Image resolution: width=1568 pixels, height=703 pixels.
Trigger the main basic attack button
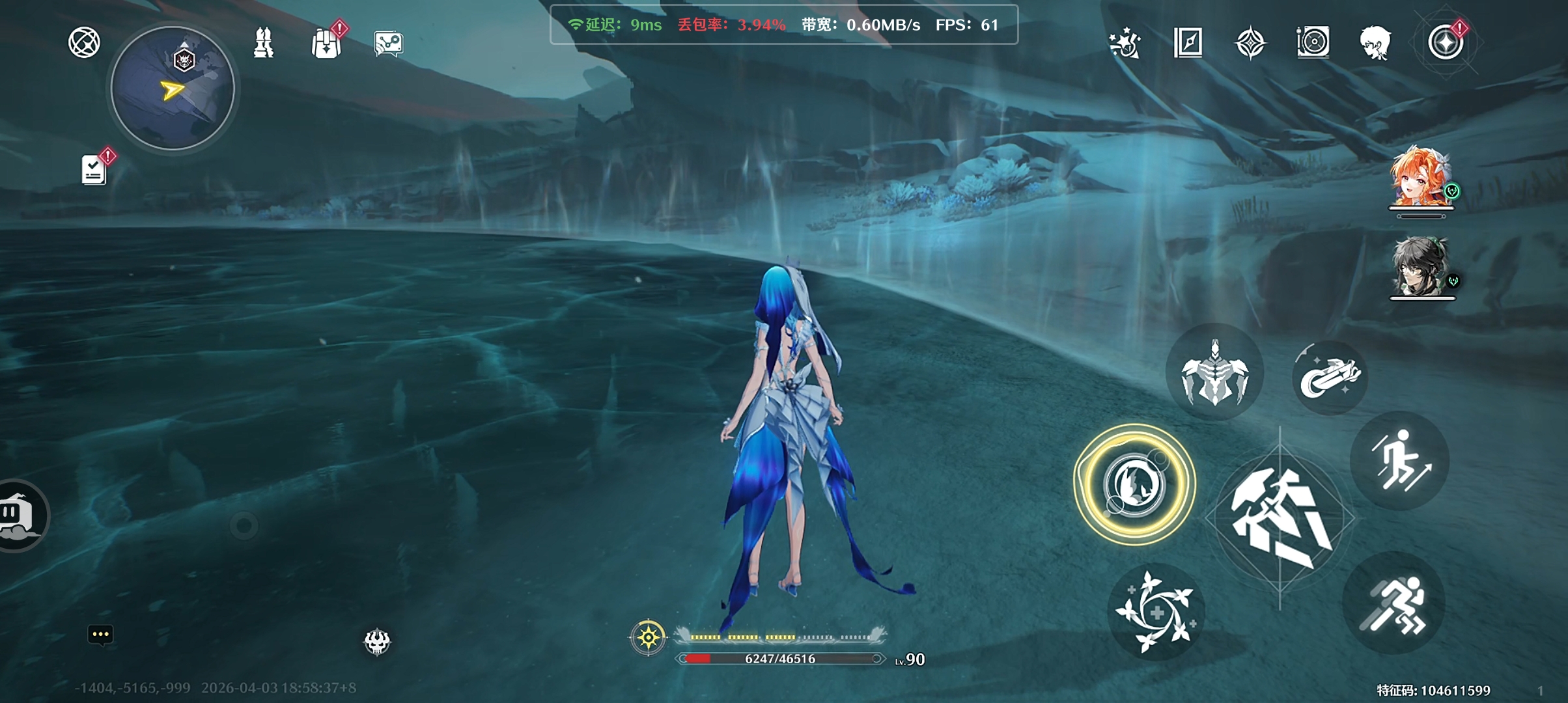1280,518
